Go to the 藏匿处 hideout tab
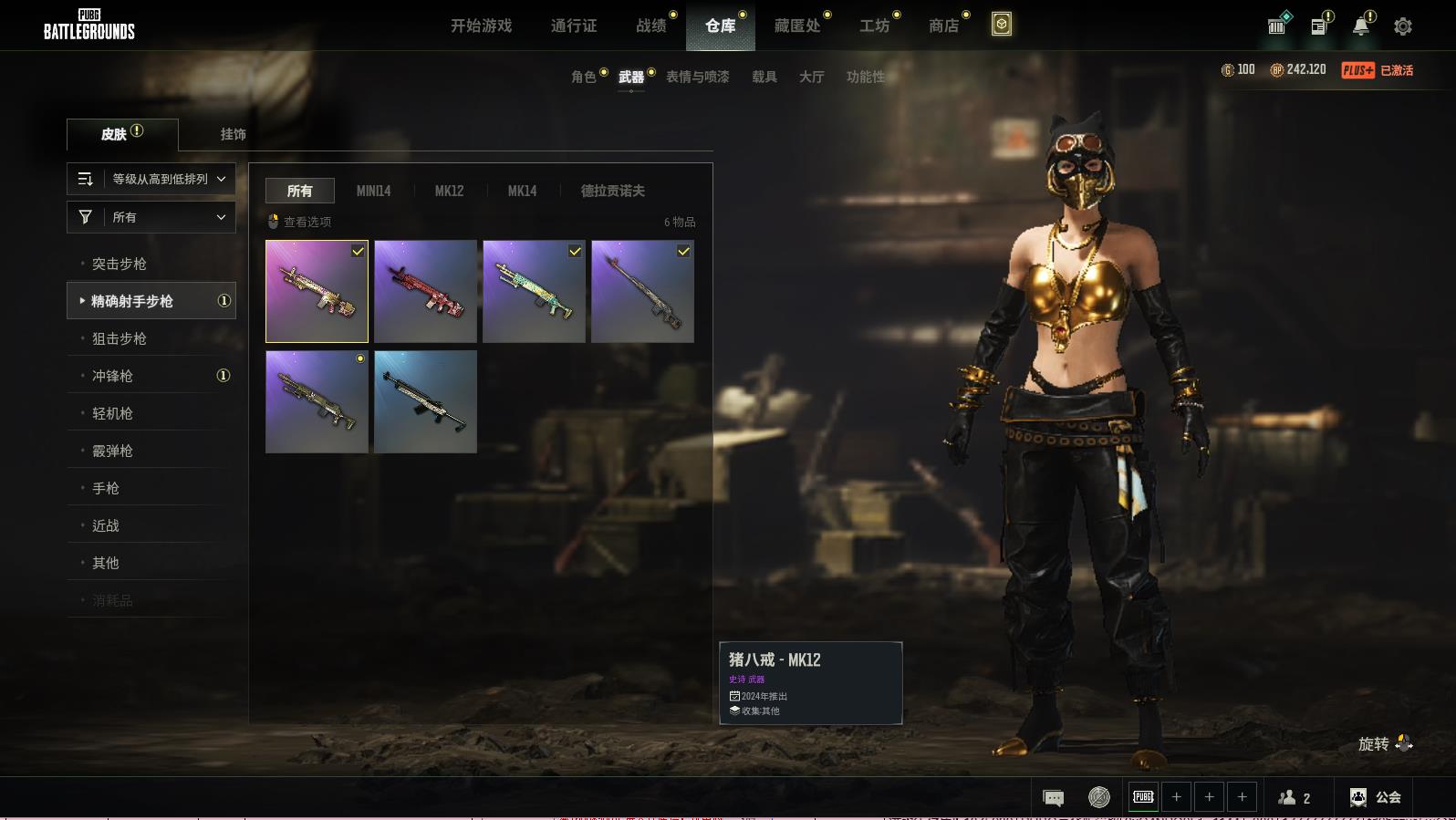Screen dimensions: 1456x820 point(797,26)
